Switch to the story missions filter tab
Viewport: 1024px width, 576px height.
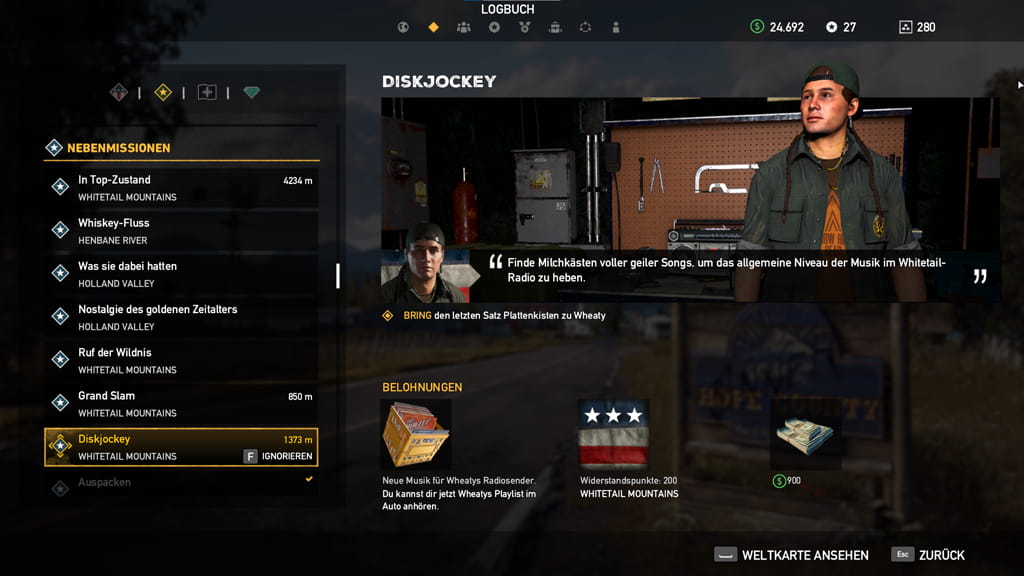[119, 93]
